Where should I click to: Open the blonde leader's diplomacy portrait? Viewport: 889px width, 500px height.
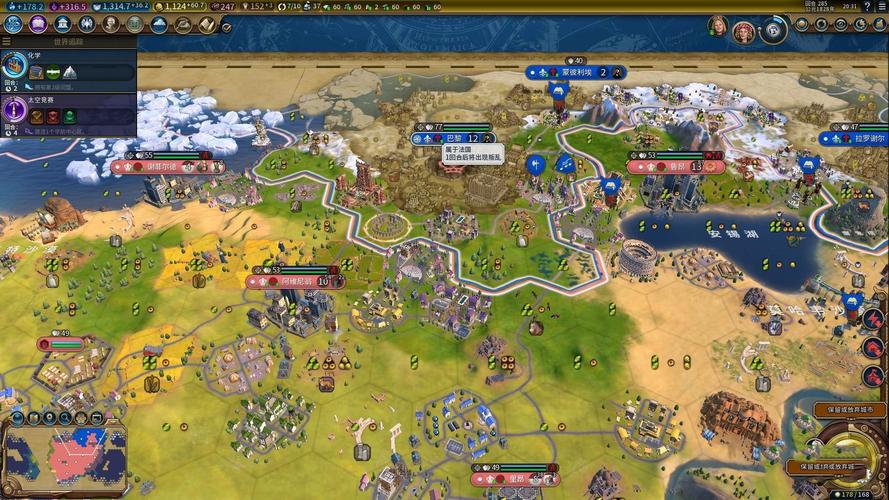coord(718,27)
